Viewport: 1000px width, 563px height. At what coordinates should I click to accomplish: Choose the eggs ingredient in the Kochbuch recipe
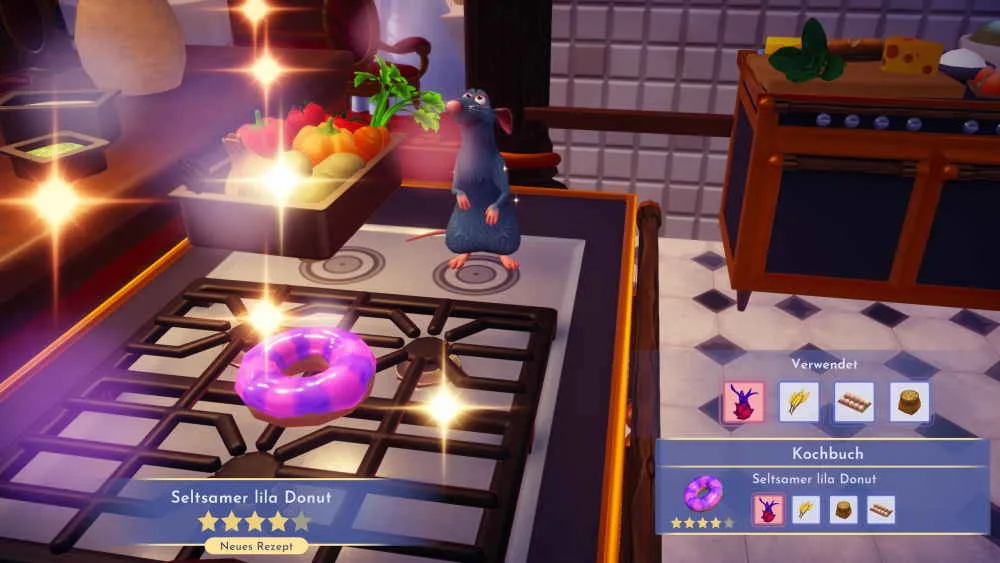pos(880,509)
